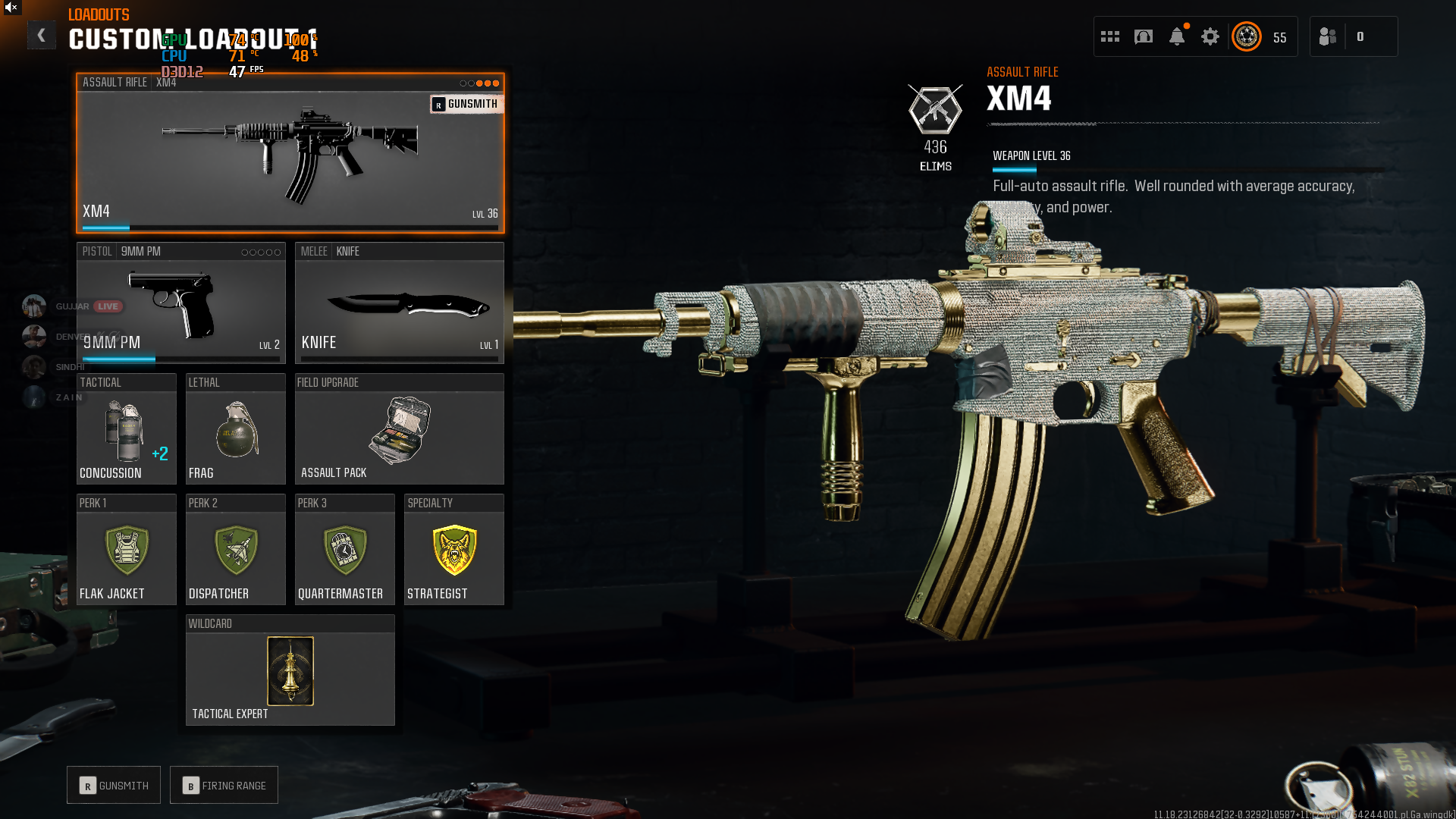Change the Frag lethal slot
Viewport: 1456px width, 819px height.
pos(235,429)
